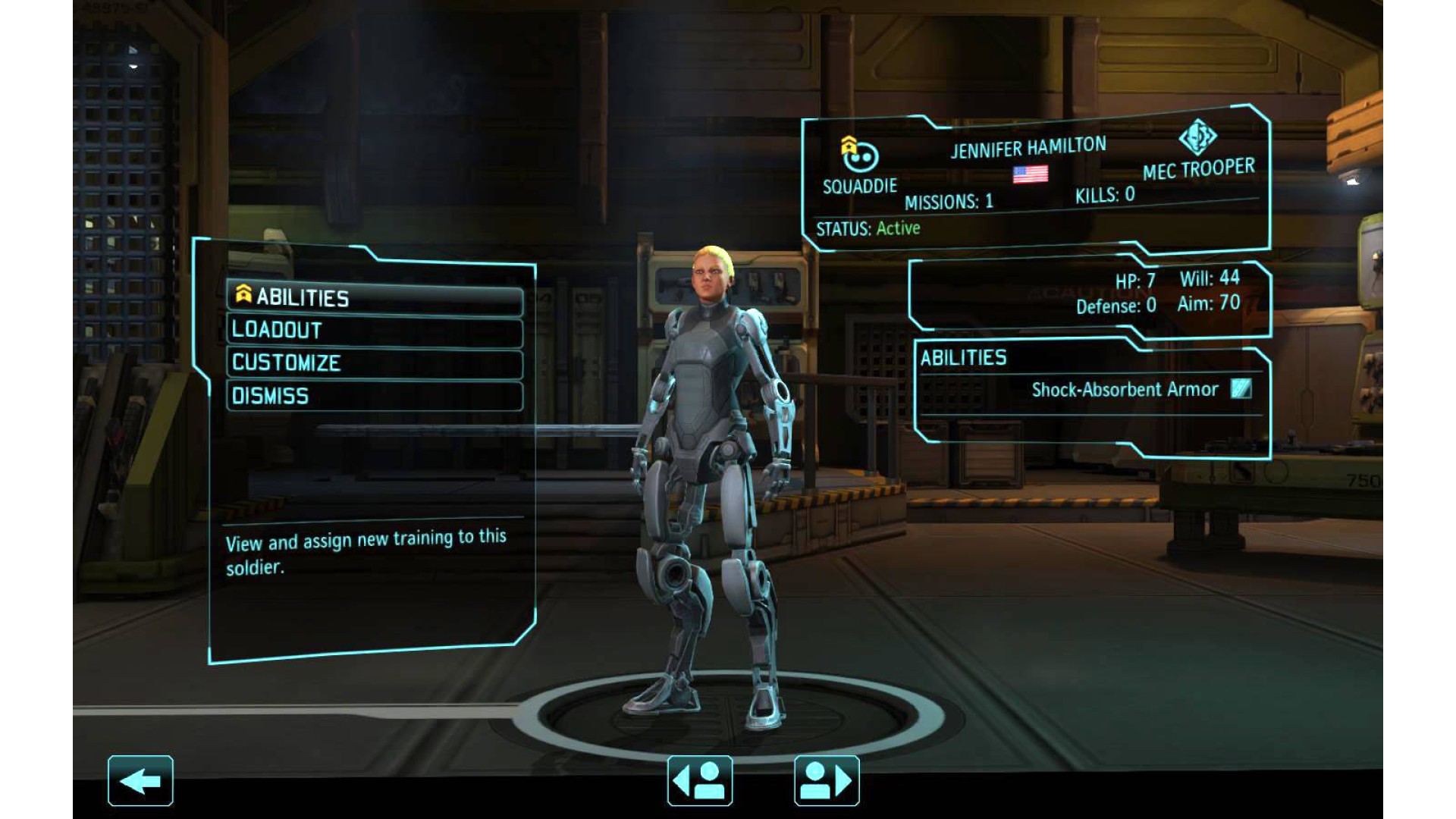Click the Shock-Absorbent Armor ability
The height and width of the screenshot is (819, 1456).
coord(1125,390)
